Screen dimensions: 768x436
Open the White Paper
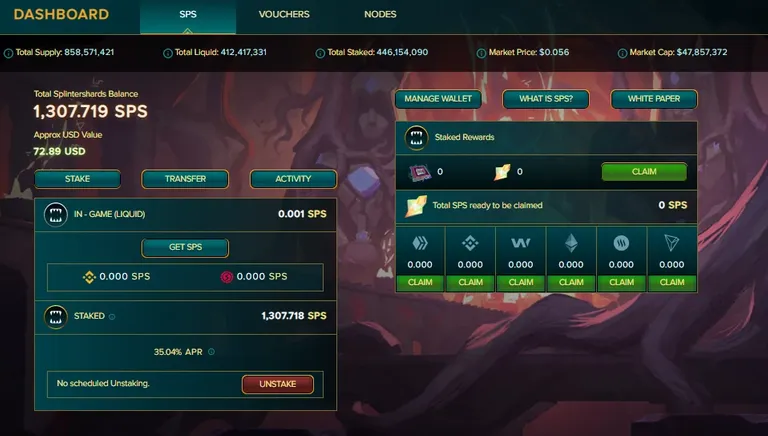(x=653, y=99)
